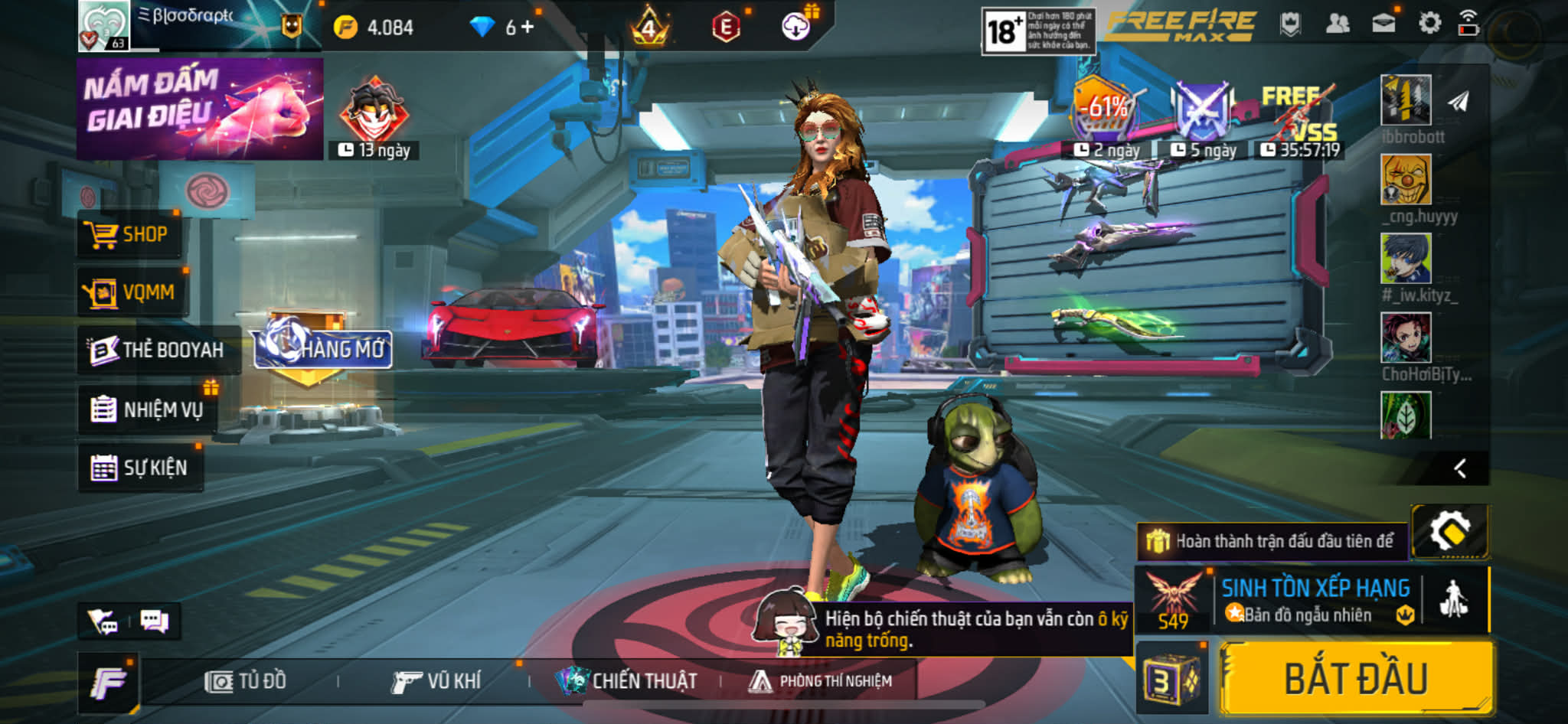Open PHÒNG THÍ NGHIỆM lab tab
Viewport: 1568px width, 724px height.
coord(821,680)
